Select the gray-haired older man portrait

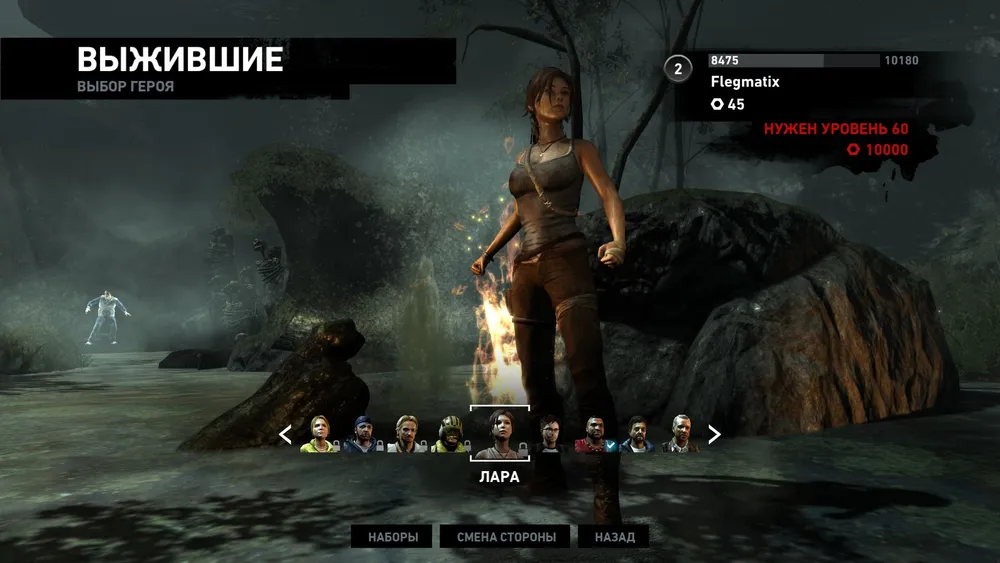point(681,434)
